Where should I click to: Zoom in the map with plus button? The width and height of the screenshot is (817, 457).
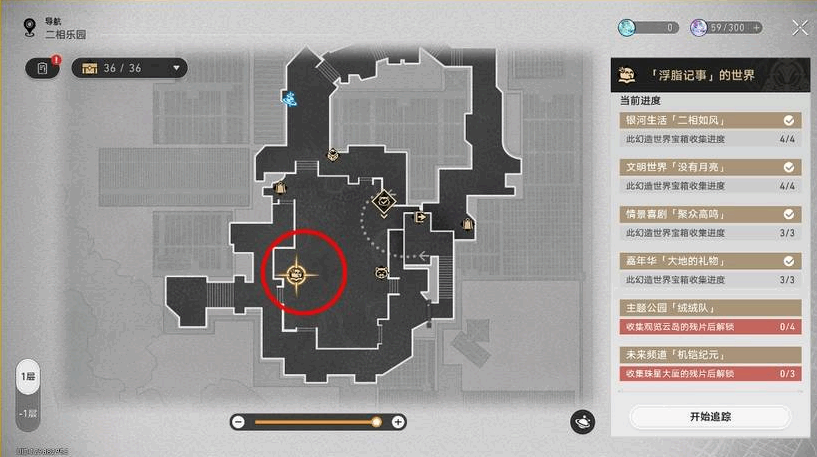398,422
